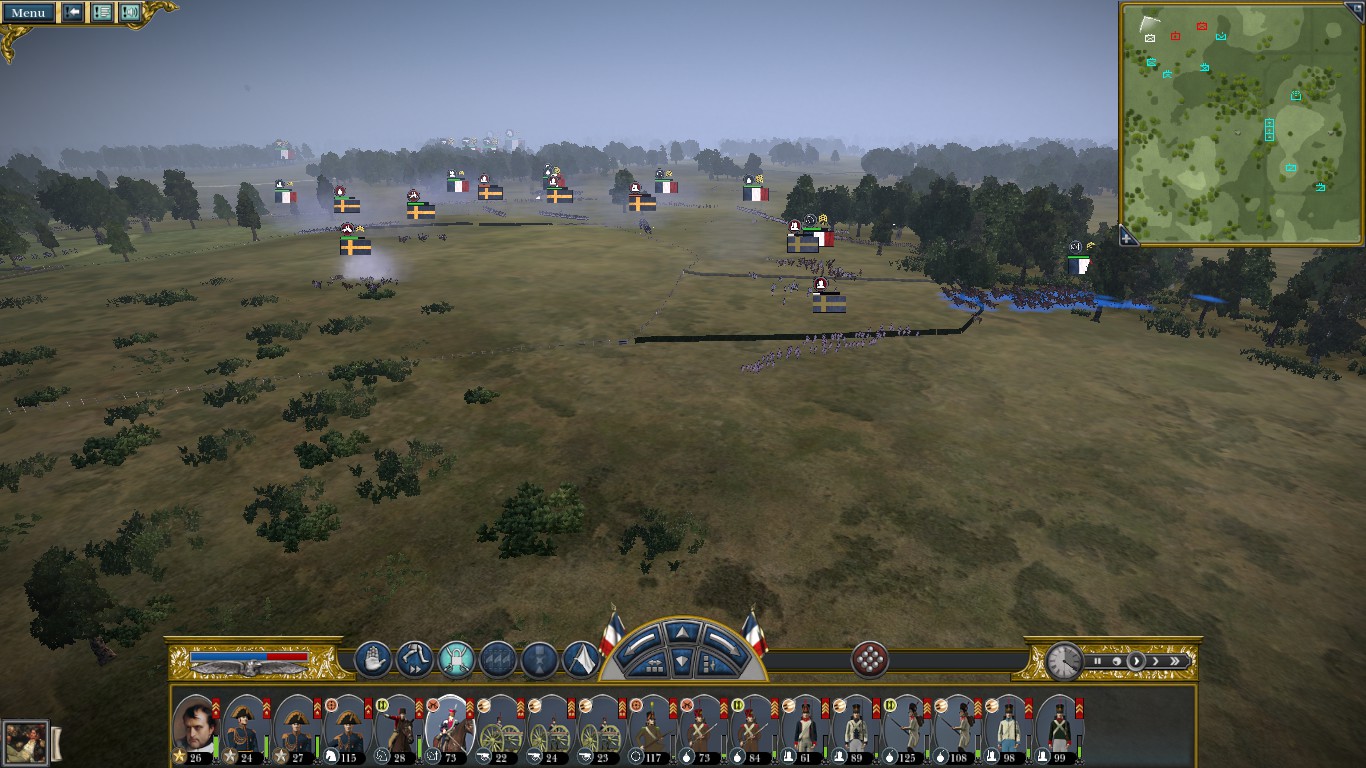The width and height of the screenshot is (1366, 768).
Task: Select the green-coated unit card with 99 men
Action: (1059, 727)
